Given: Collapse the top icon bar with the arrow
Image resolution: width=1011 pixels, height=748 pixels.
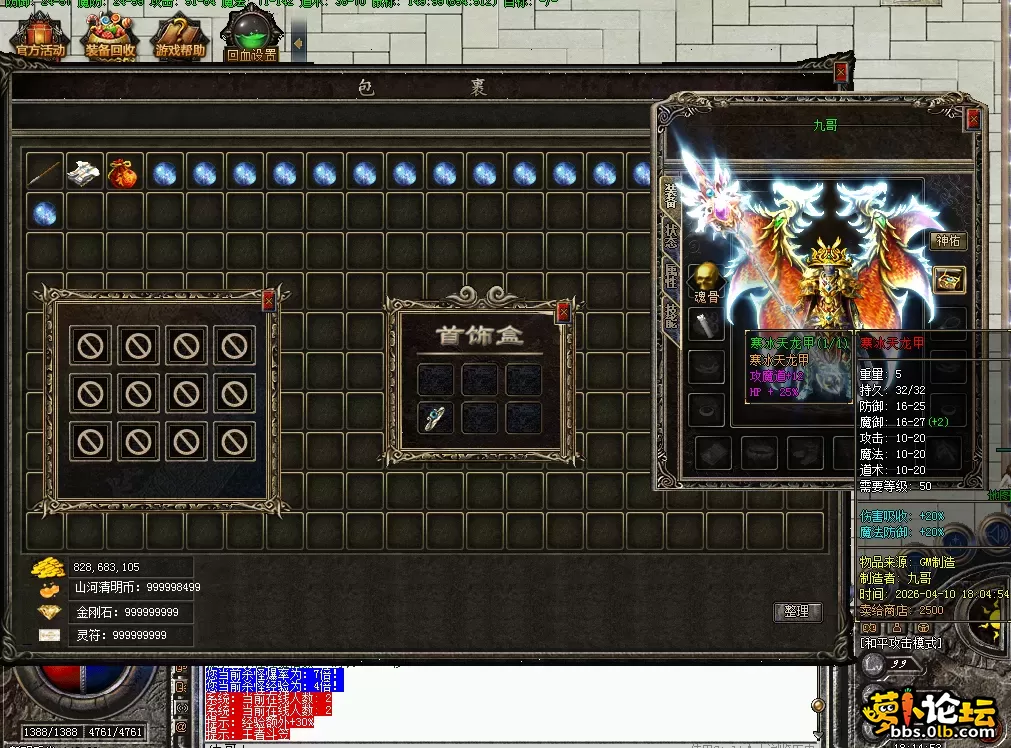Looking at the screenshot, I should (298, 43).
